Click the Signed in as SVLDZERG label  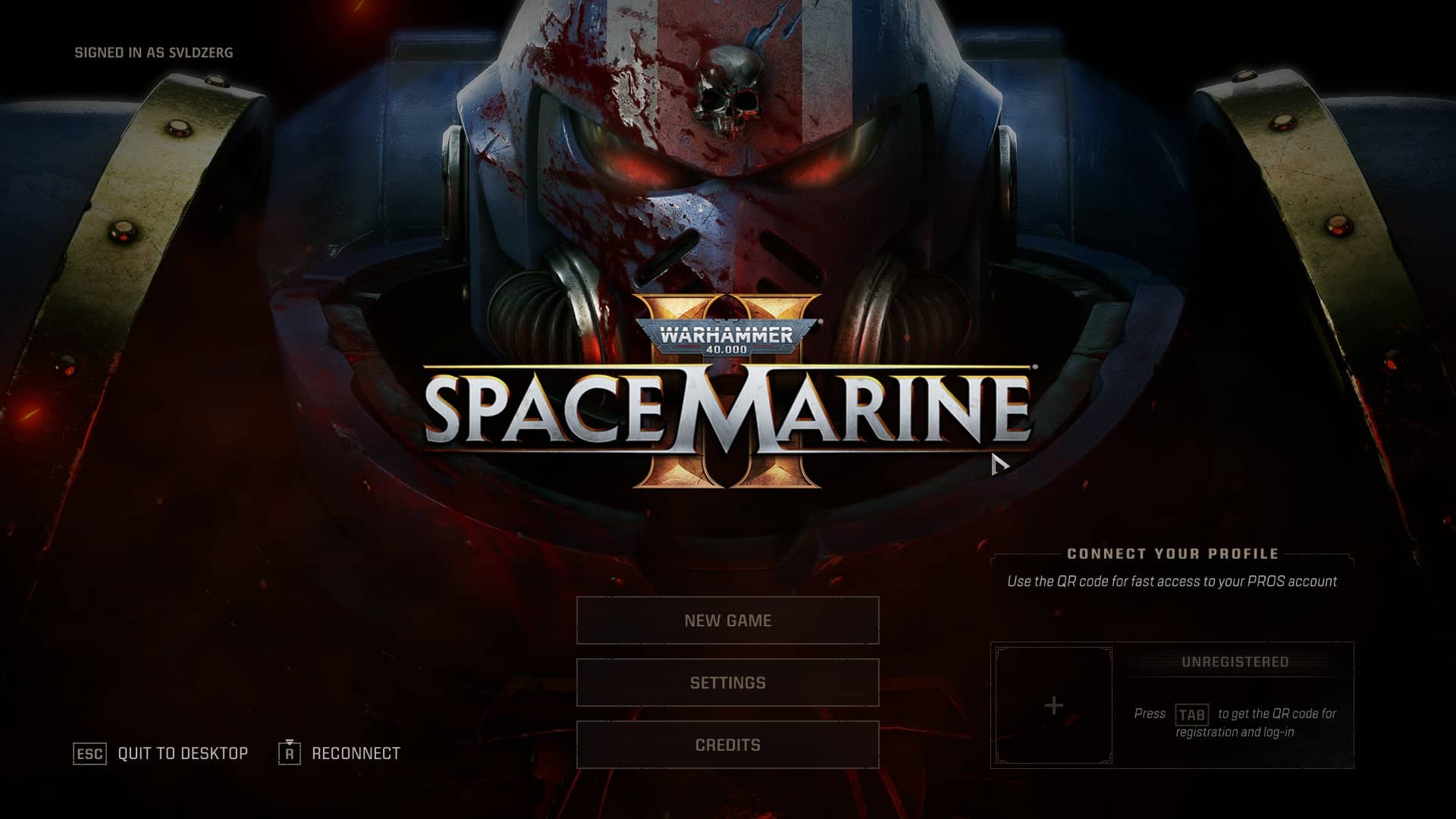pyautogui.click(x=154, y=53)
